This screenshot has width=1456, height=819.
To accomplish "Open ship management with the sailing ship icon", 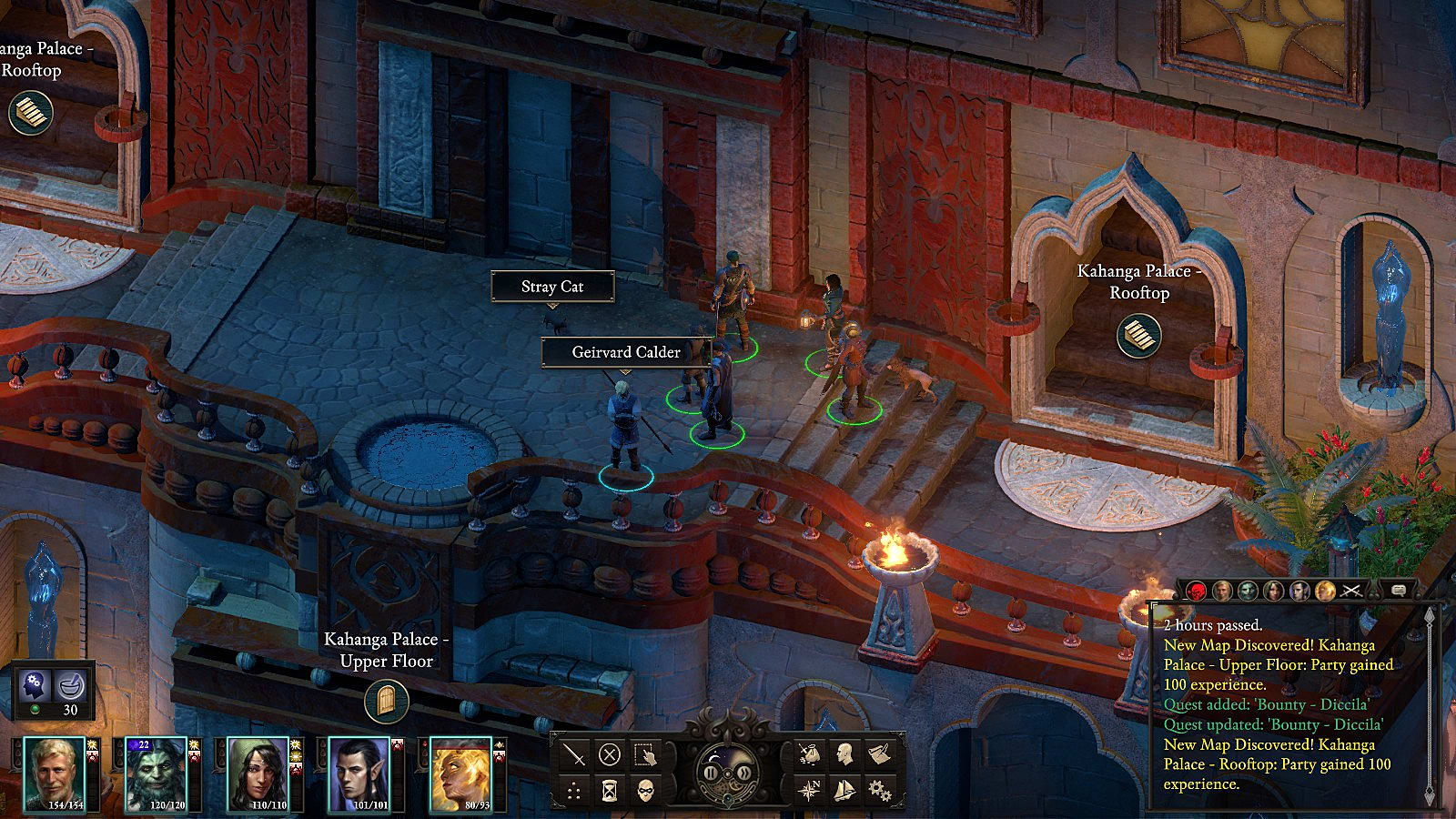I will [x=844, y=791].
